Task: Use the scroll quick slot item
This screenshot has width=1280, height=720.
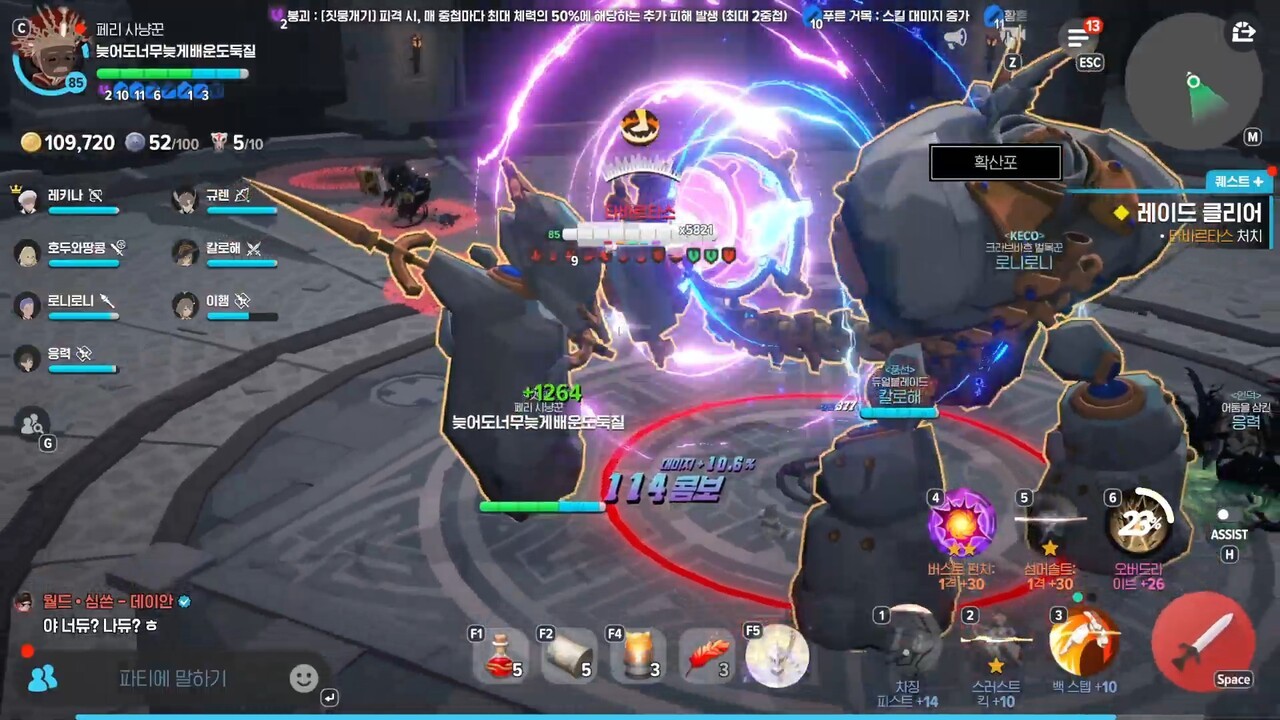Action: [x=568, y=657]
